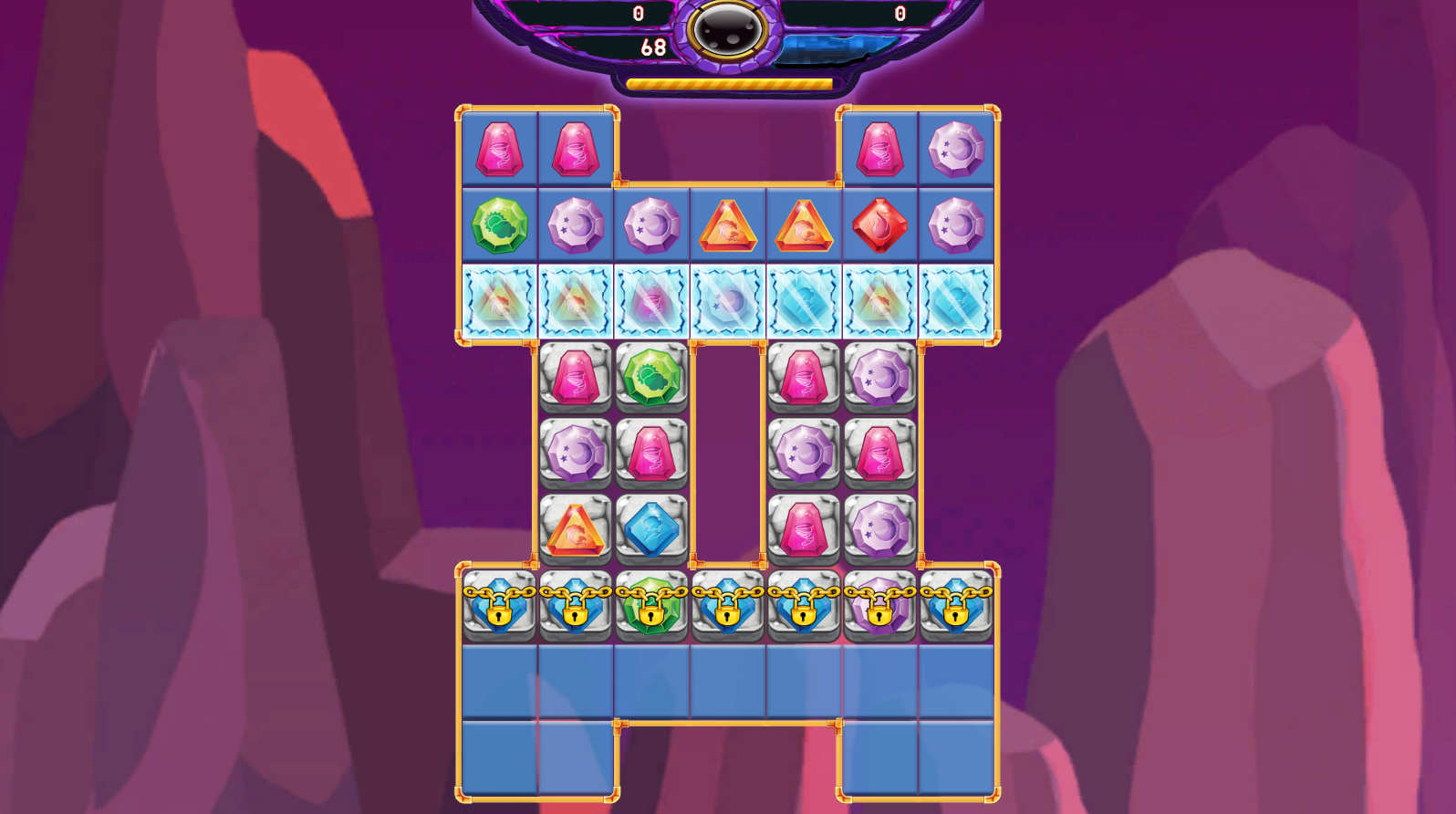Image resolution: width=1456 pixels, height=814 pixels.
Task: Click the purple moon gem in top-right corner
Action: pyautogui.click(x=955, y=147)
